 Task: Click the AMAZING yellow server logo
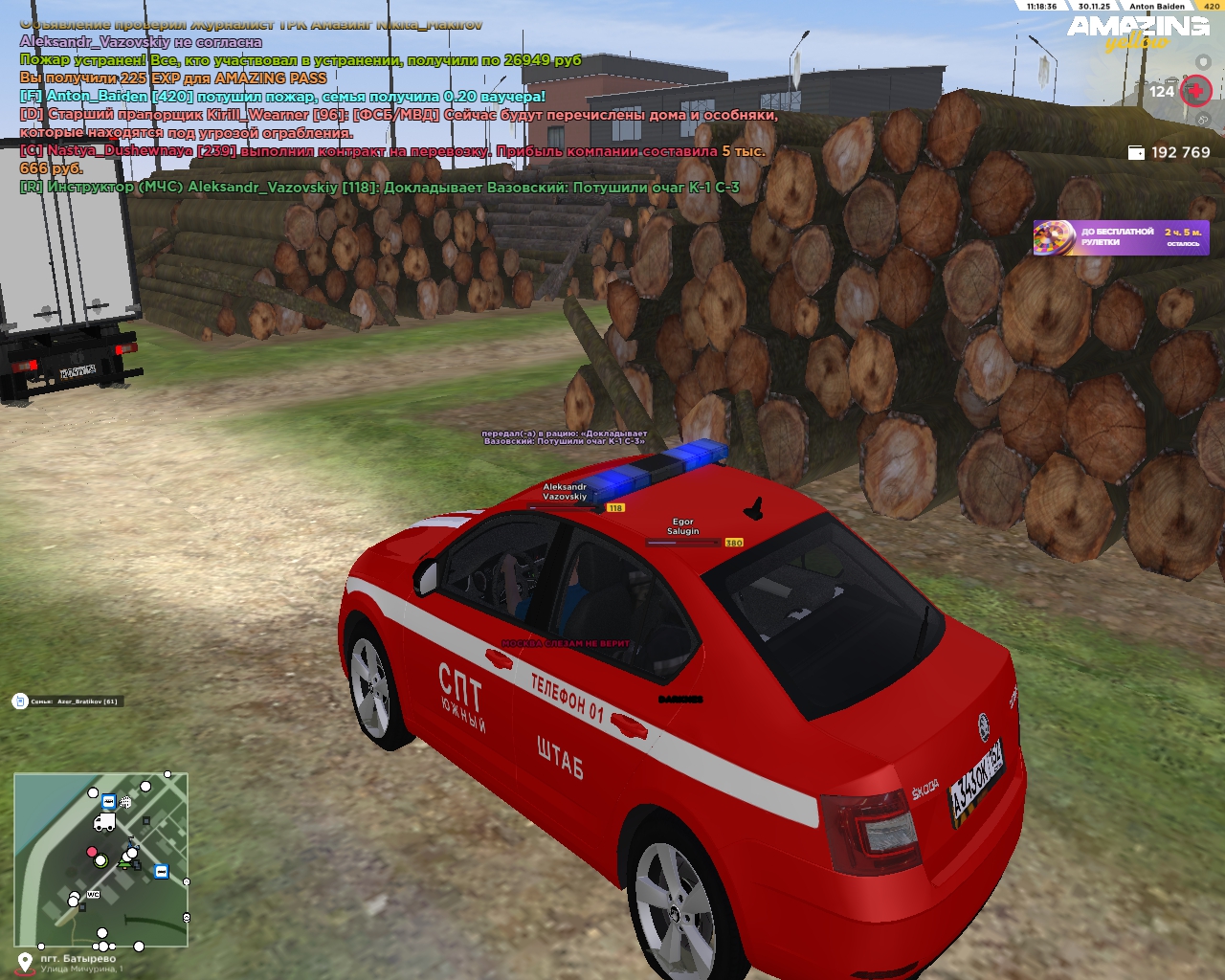[x=1138, y=32]
